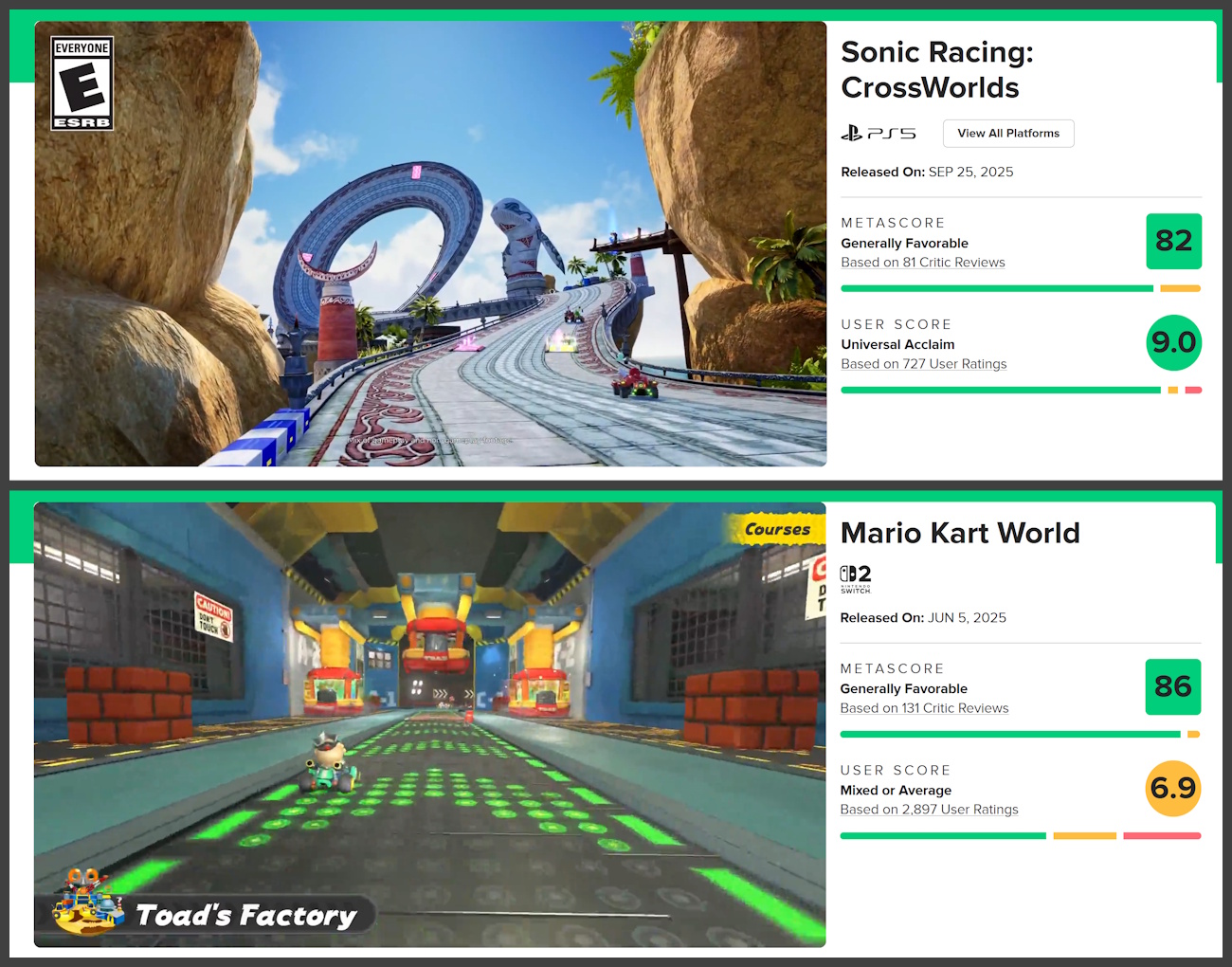
Task: Click the Courses tab on the video
Action: tap(779, 529)
